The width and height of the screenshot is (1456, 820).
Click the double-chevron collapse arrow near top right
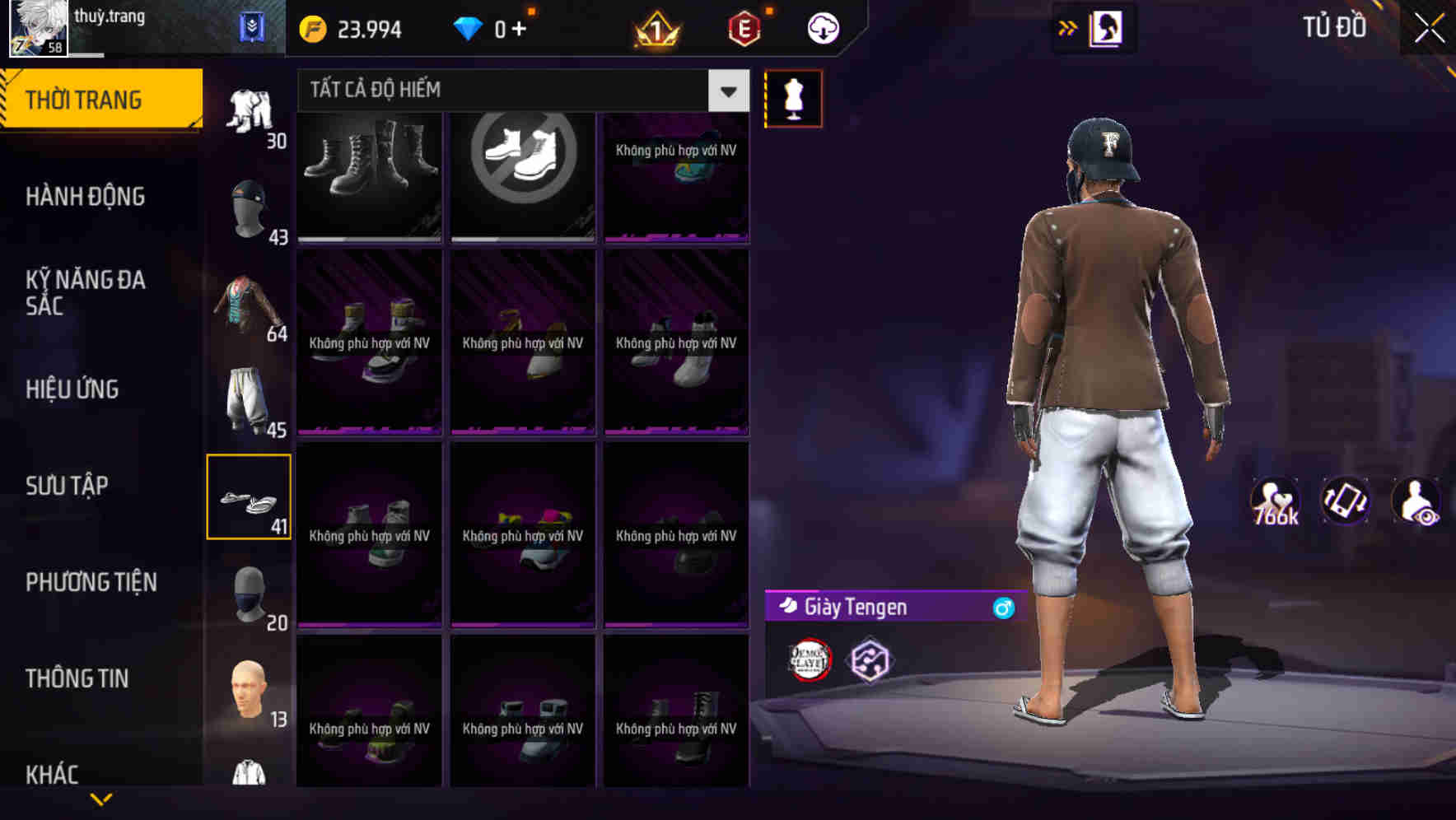click(x=1067, y=27)
